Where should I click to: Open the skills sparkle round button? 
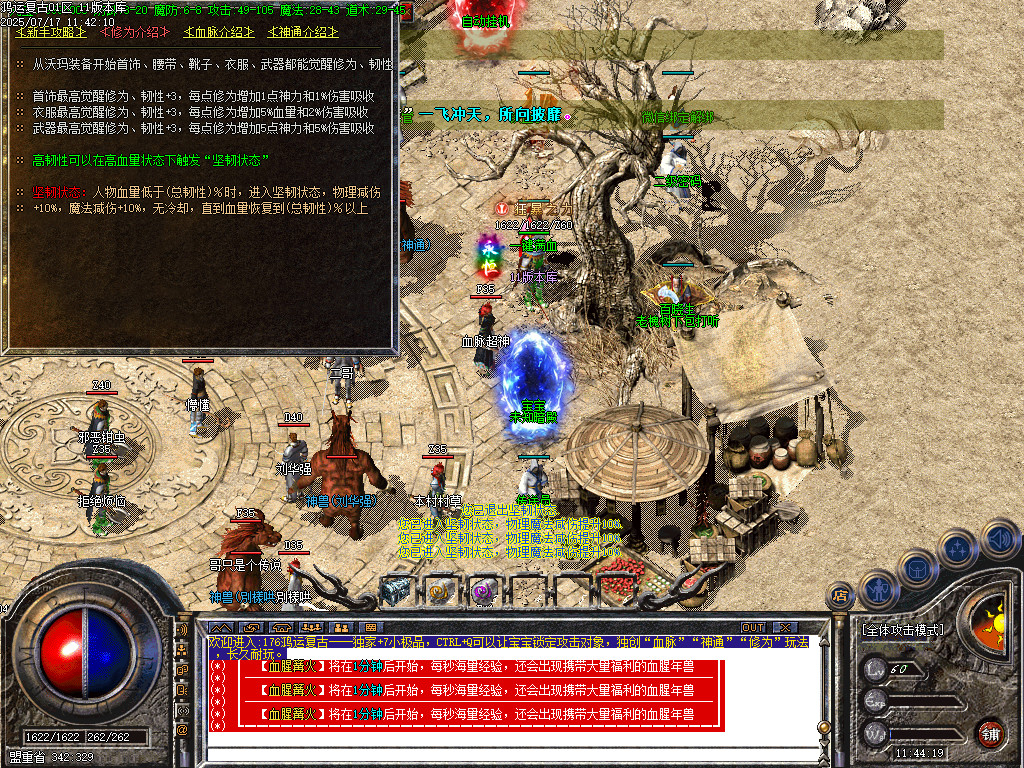coord(957,548)
